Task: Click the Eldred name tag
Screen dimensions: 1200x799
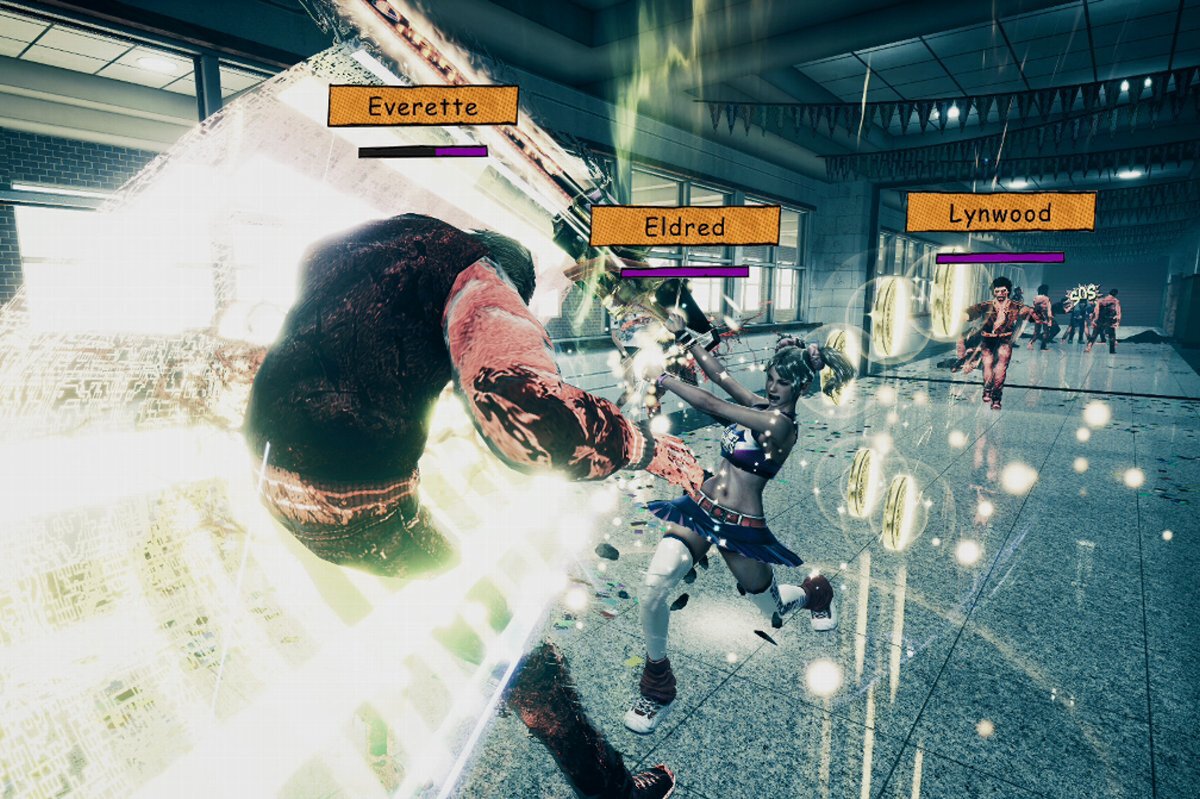Action: click(684, 226)
